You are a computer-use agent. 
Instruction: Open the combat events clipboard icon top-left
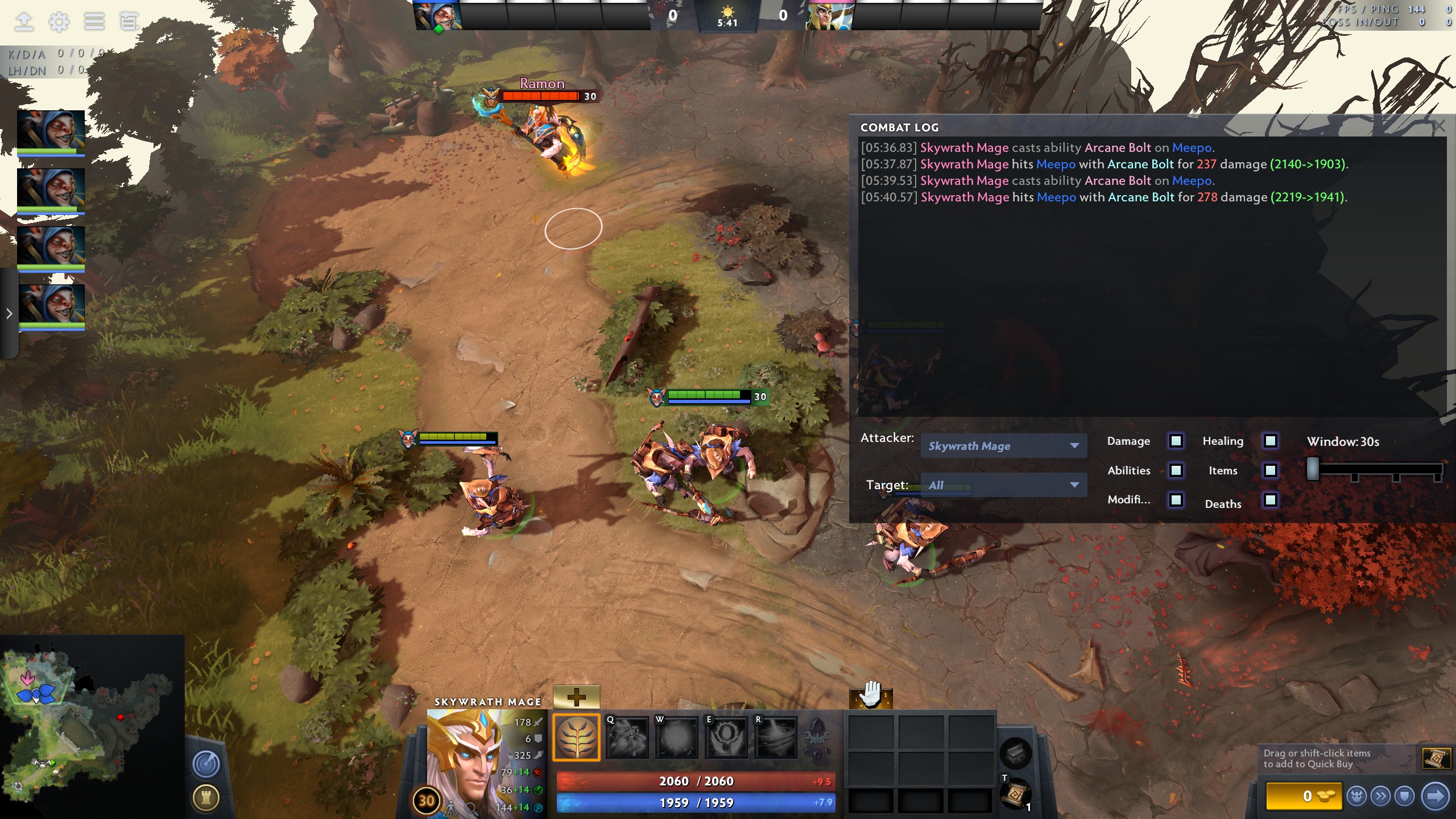pyautogui.click(x=130, y=22)
